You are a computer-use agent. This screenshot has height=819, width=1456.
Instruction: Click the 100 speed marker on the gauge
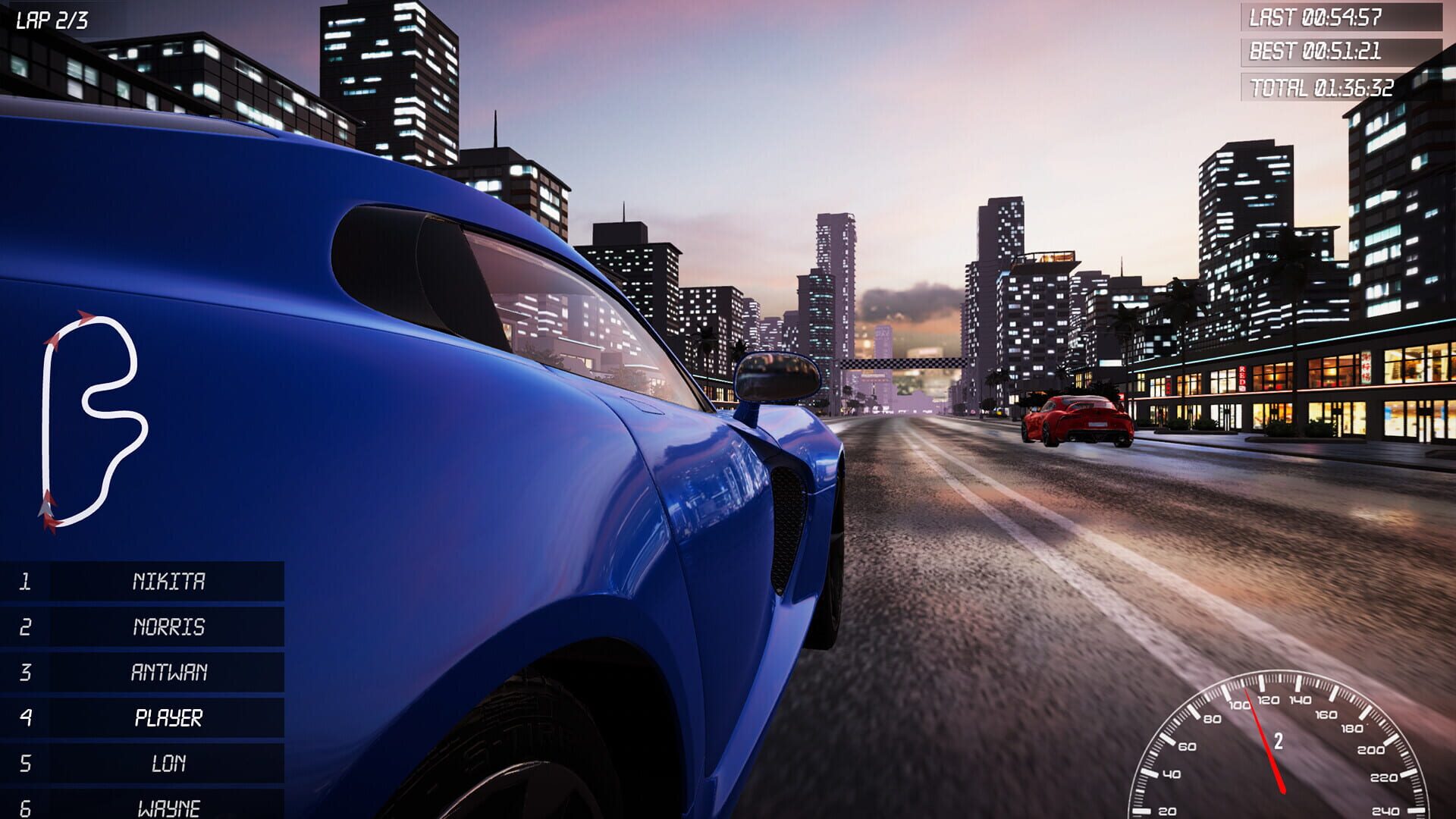[x=1240, y=704]
